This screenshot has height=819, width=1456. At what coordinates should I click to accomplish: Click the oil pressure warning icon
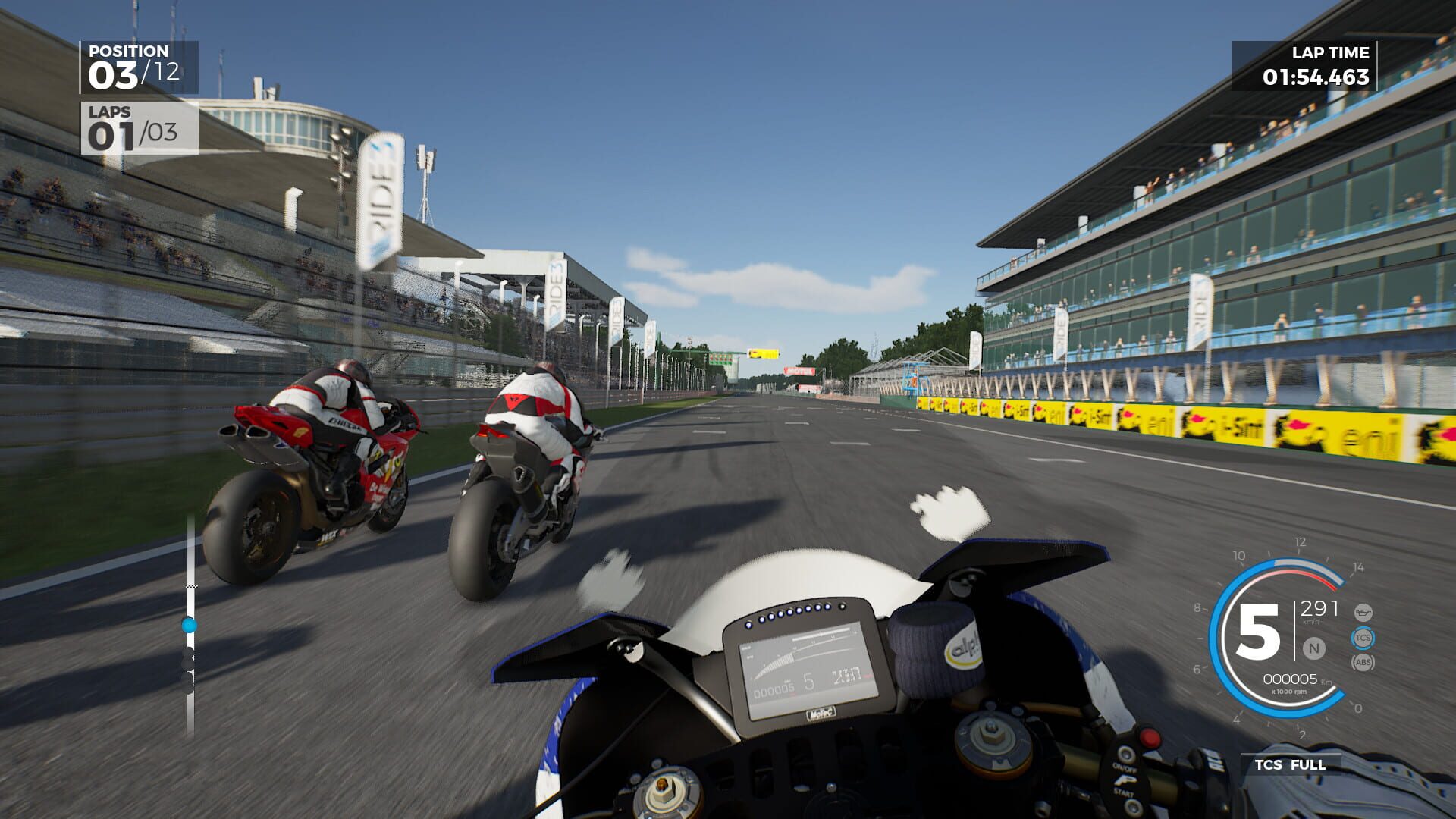pos(1363,613)
